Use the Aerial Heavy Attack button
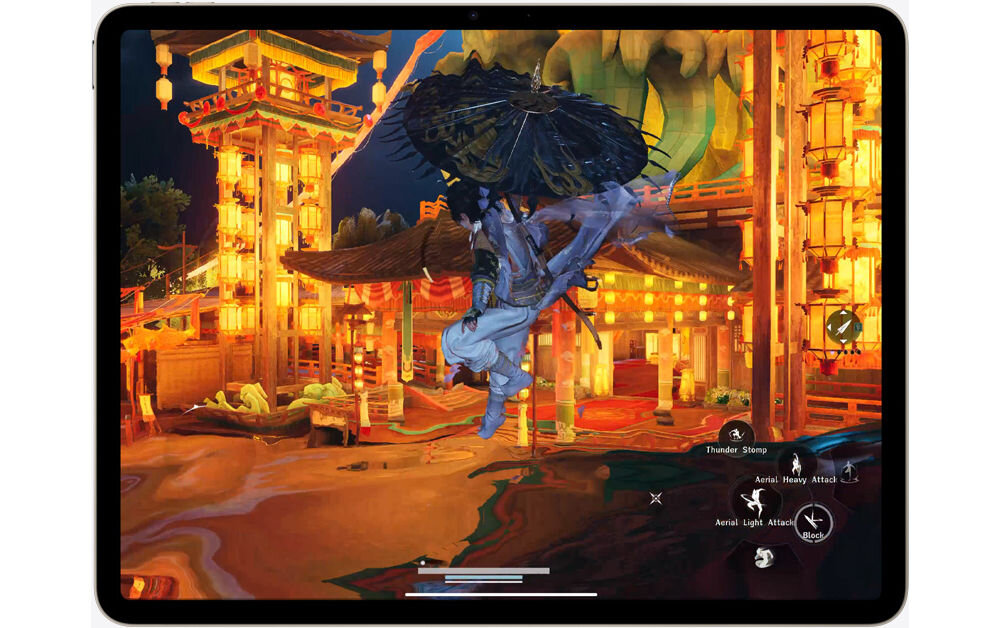The height and width of the screenshot is (628, 1000). click(797, 463)
